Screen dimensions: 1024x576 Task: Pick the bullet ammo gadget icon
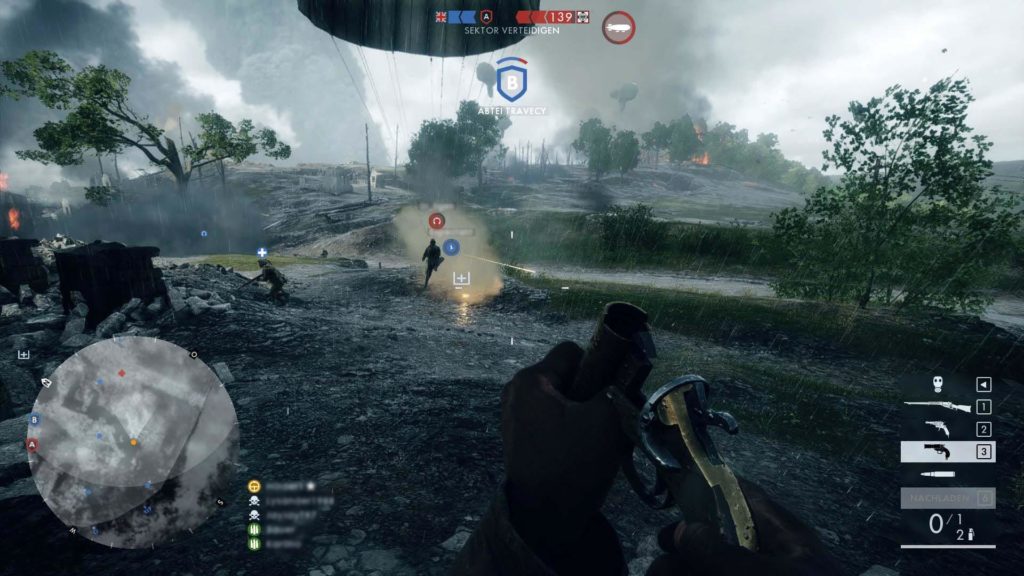(937, 474)
